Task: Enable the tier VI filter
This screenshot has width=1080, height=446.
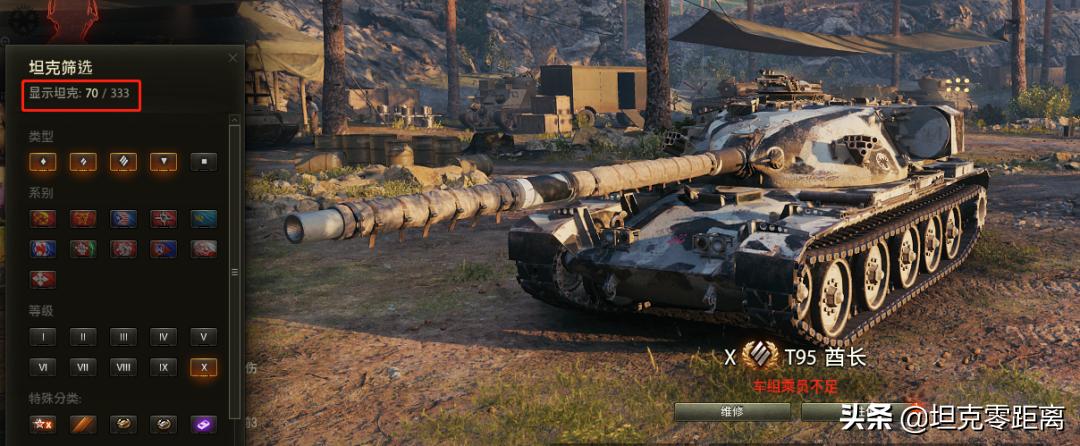Action: pos(43,367)
